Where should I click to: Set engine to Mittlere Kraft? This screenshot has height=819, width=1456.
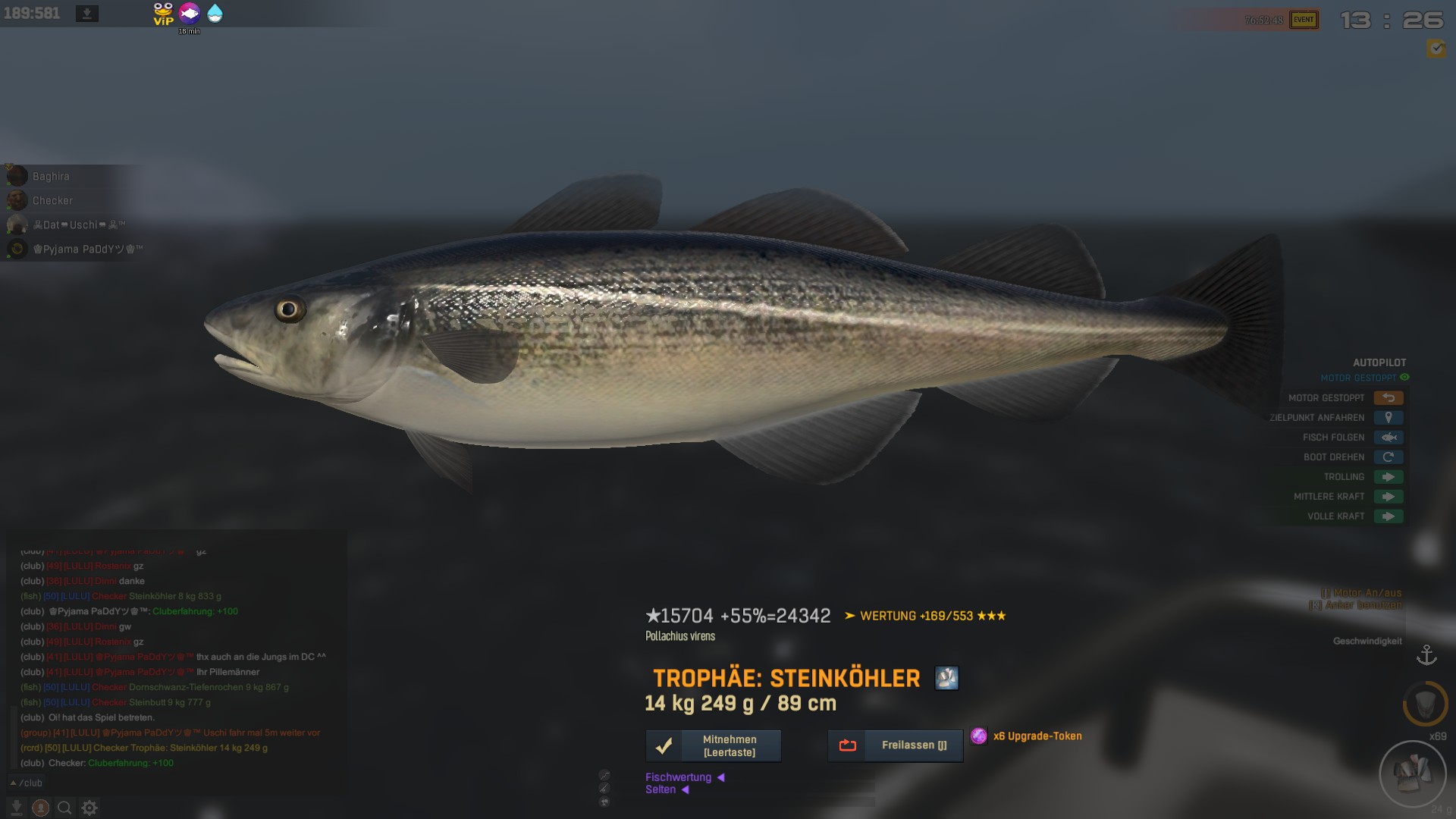point(1388,497)
